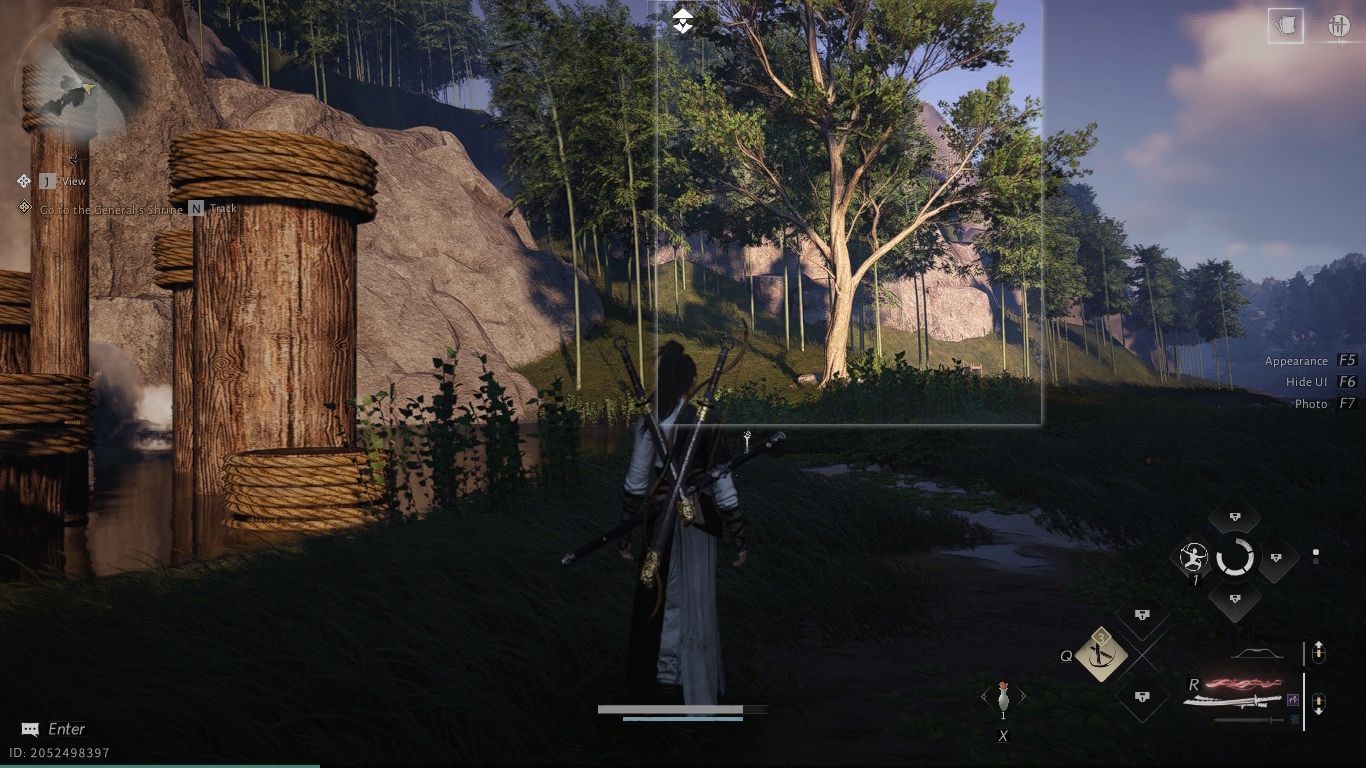Screen dimensions: 1366x768
Task: Expand the up-down arrow indicator at top center
Action: pyautogui.click(x=683, y=20)
